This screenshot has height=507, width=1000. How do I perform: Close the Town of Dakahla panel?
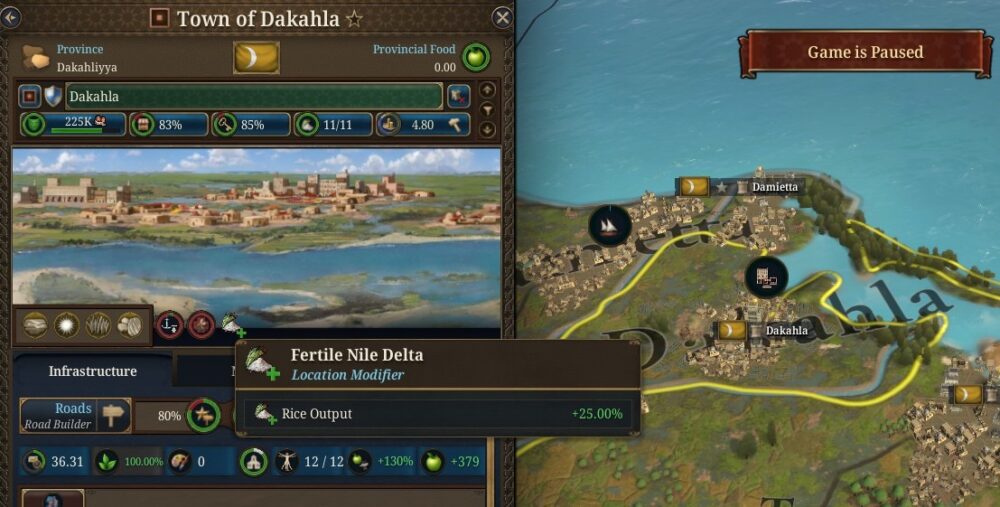pyautogui.click(x=502, y=17)
